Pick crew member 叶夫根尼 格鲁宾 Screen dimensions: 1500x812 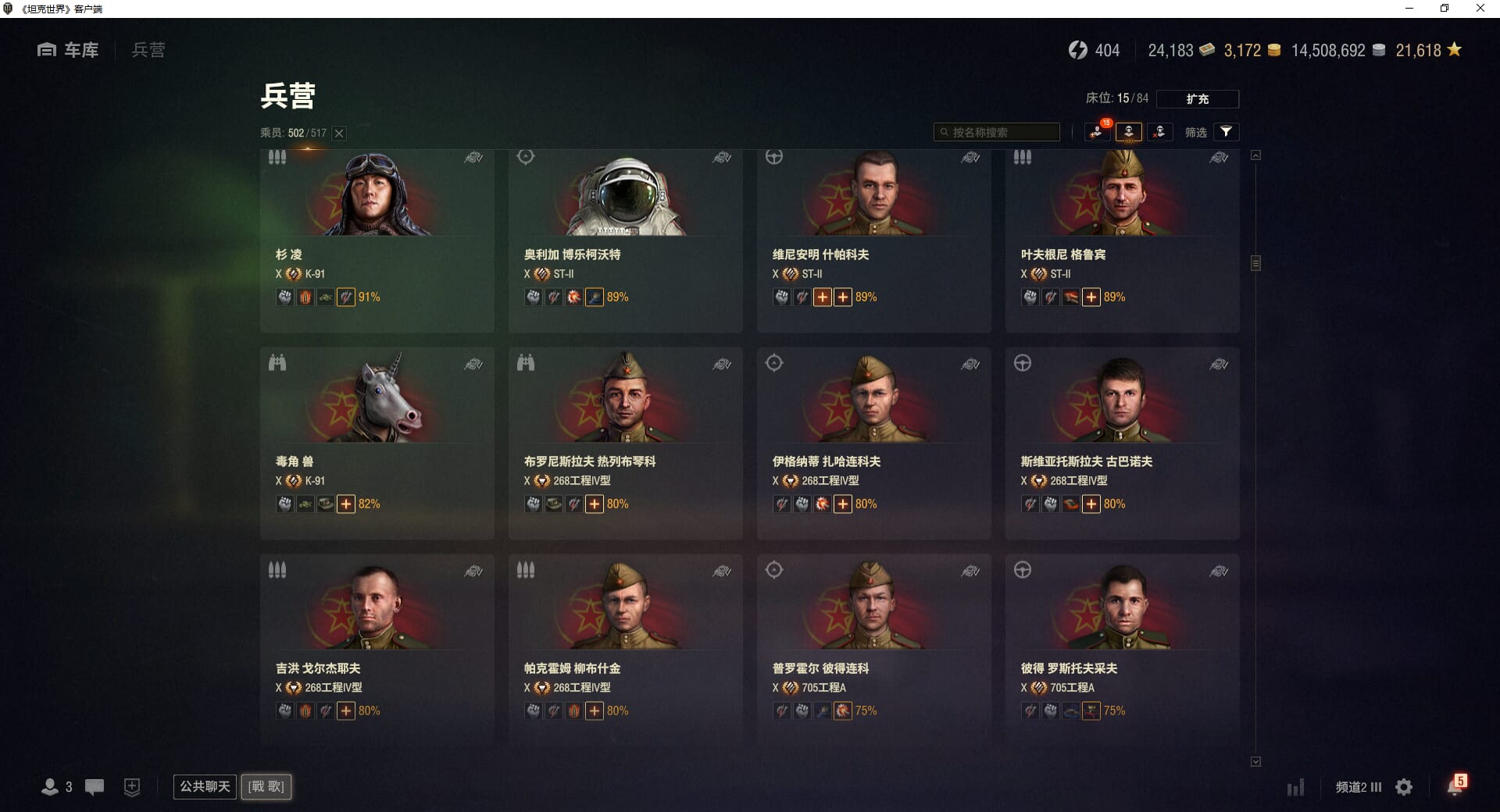point(1122,240)
